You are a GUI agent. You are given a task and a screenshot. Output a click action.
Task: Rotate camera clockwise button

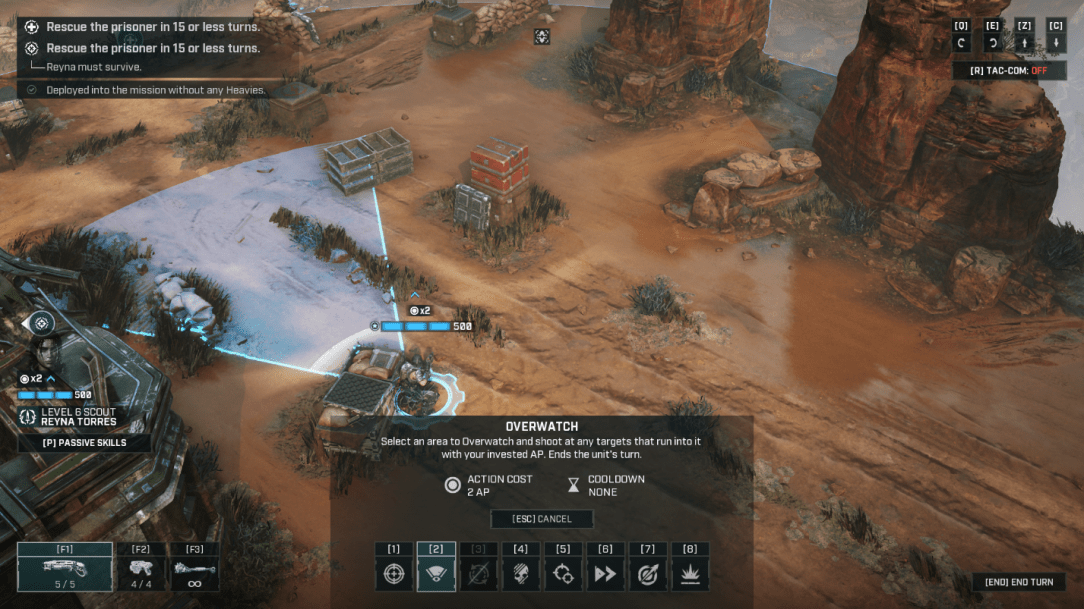click(x=992, y=44)
